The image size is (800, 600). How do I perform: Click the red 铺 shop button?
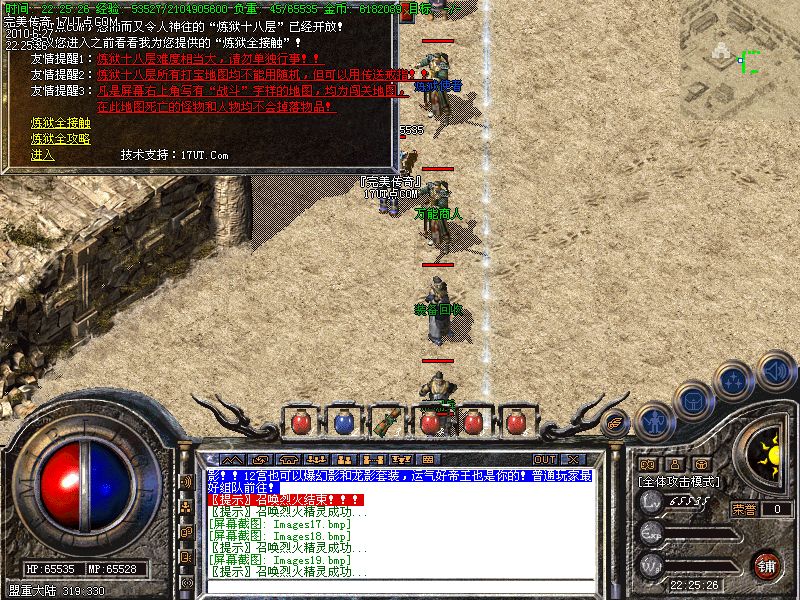point(766,563)
